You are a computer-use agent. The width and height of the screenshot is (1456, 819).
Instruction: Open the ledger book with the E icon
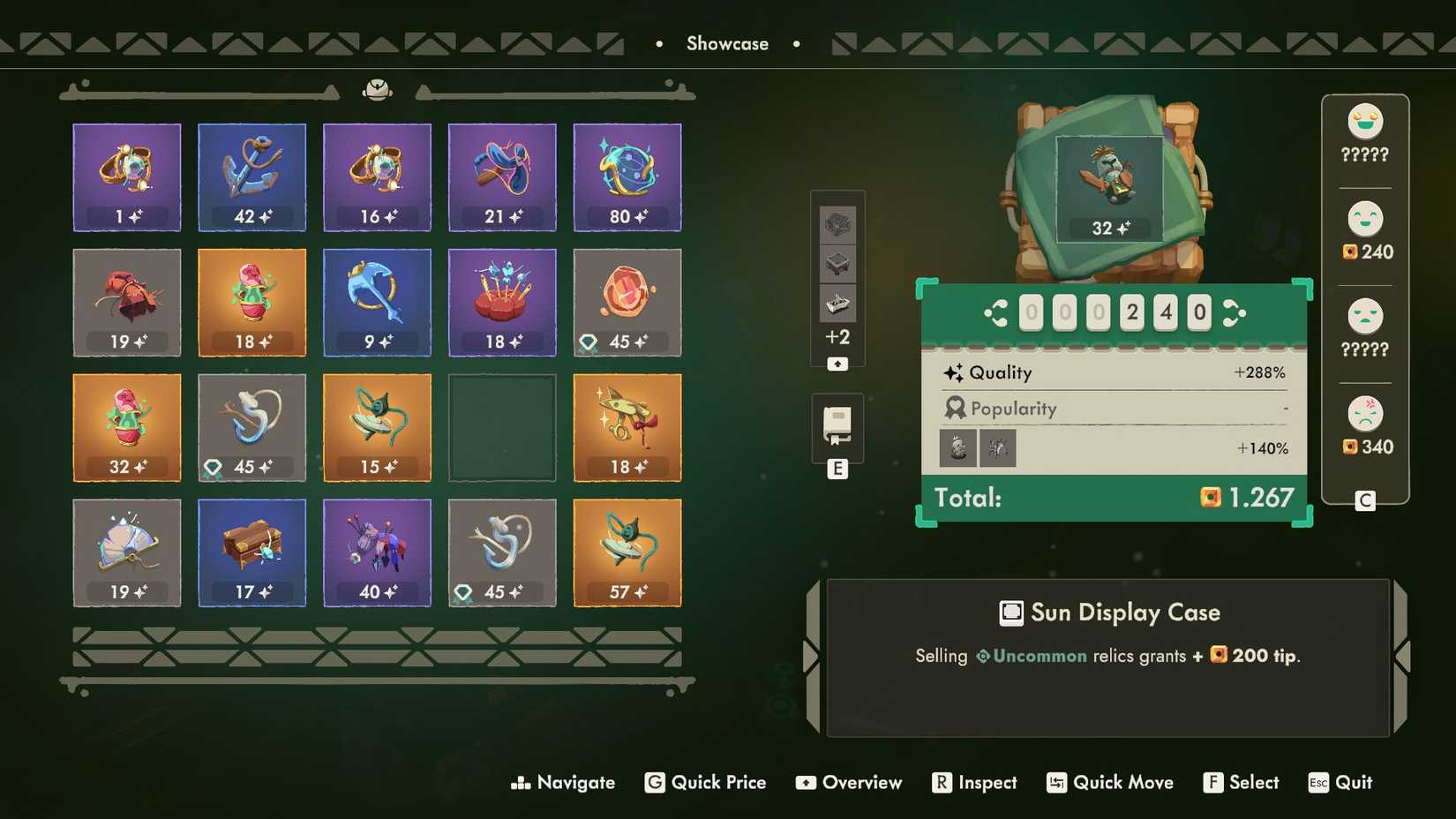click(837, 426)
